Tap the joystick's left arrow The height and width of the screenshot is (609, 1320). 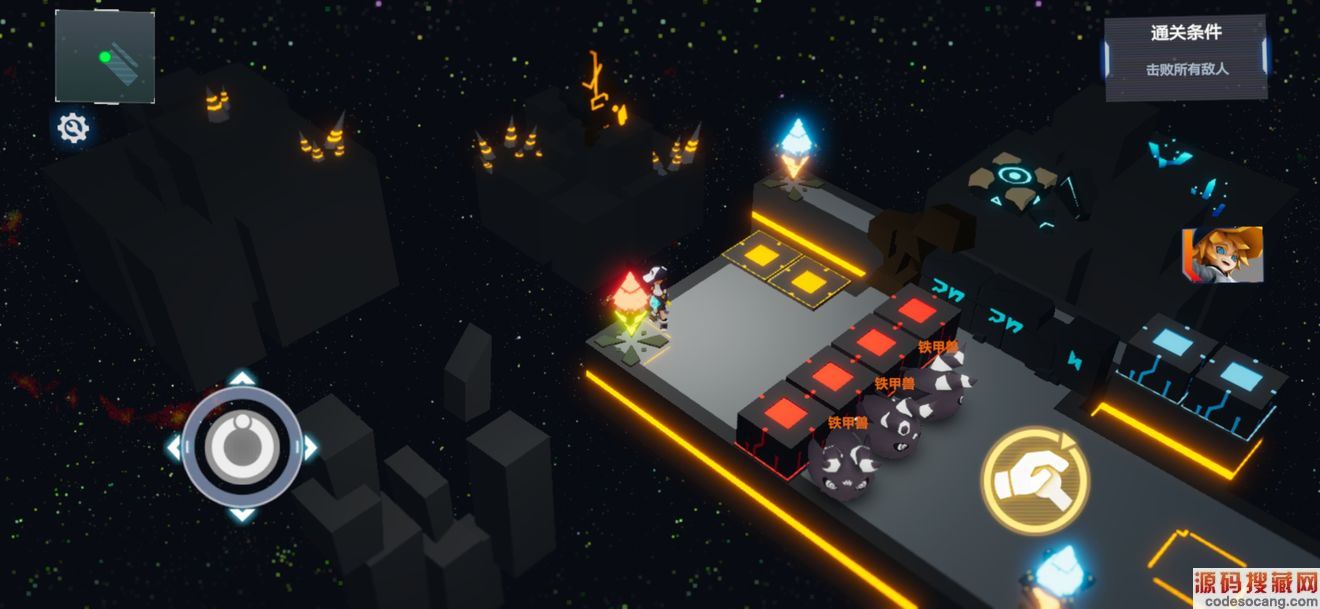tap(174, 447)
